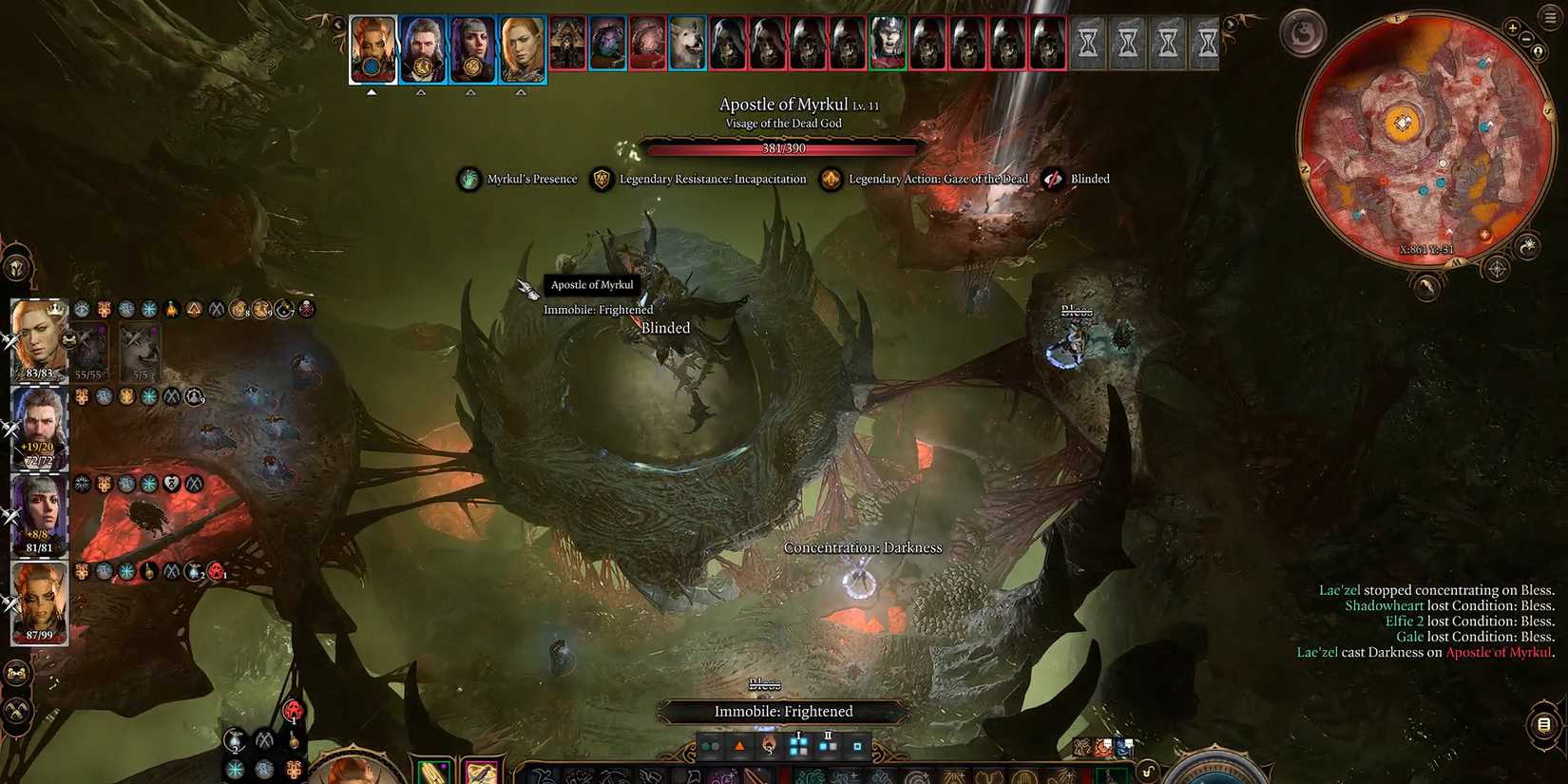
Task: Click the Apostle of Myrkul link in the combat log
Action: pyautogui.click(x=1499, y=653)
